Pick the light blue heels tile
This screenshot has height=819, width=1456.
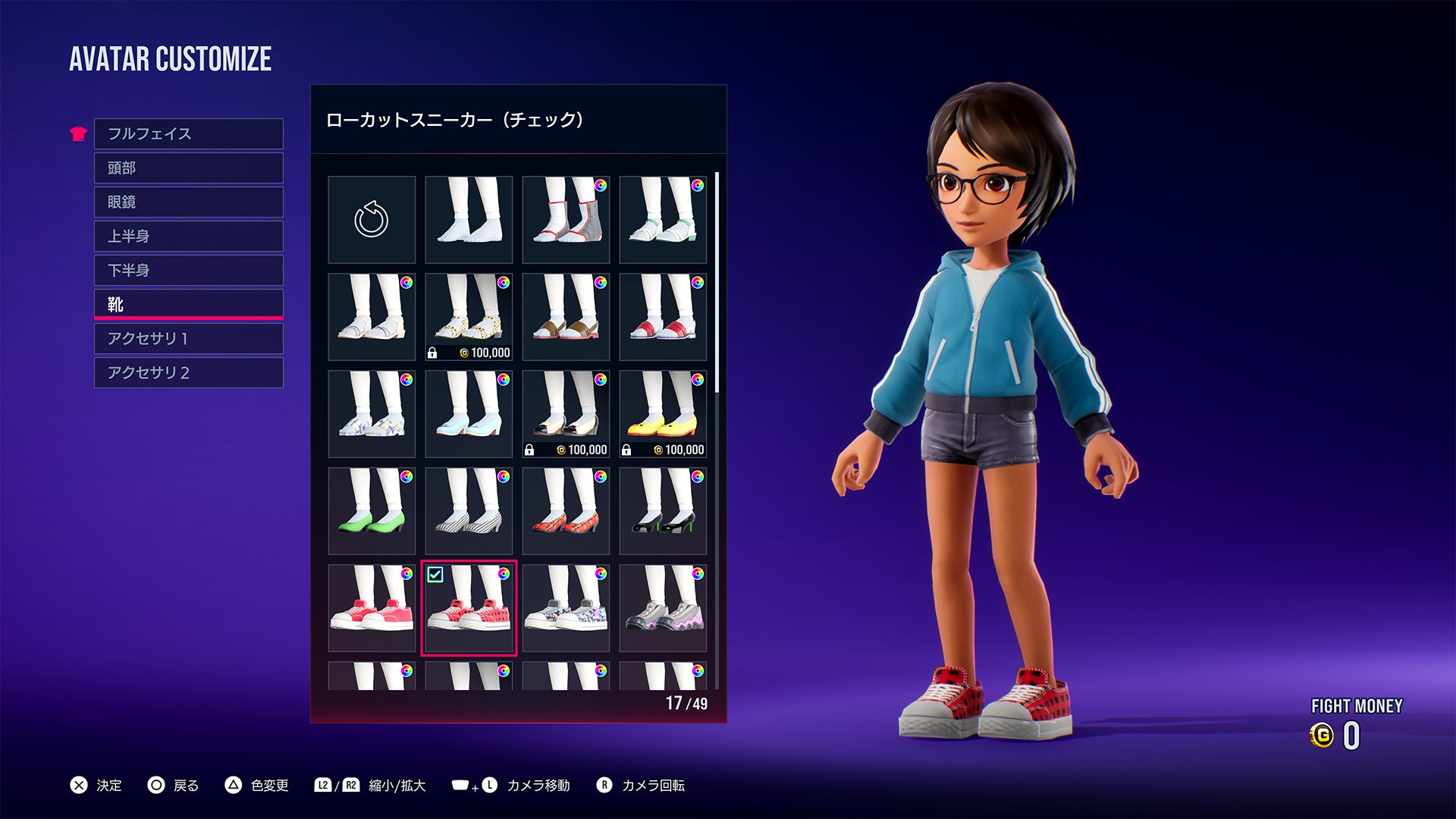point(469,414)
